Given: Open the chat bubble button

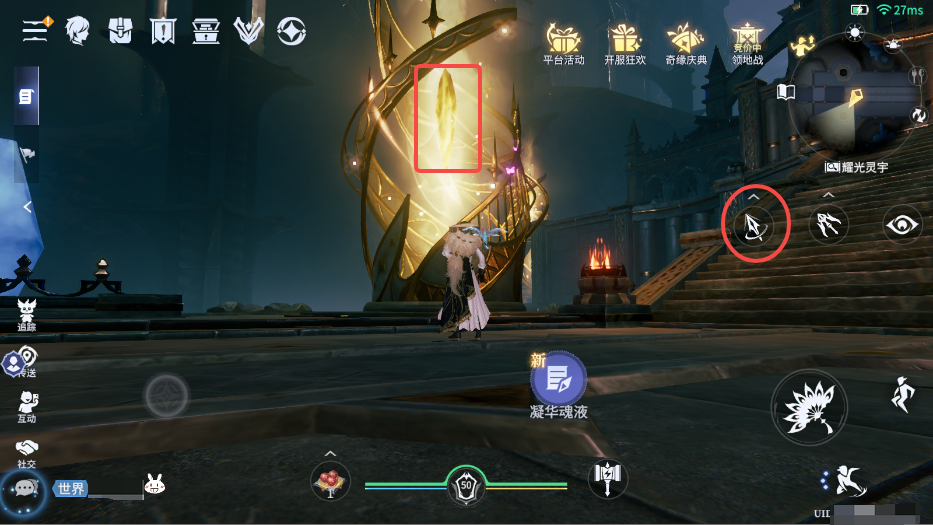Looking at the screenshot, I should [x=22, y=488].
